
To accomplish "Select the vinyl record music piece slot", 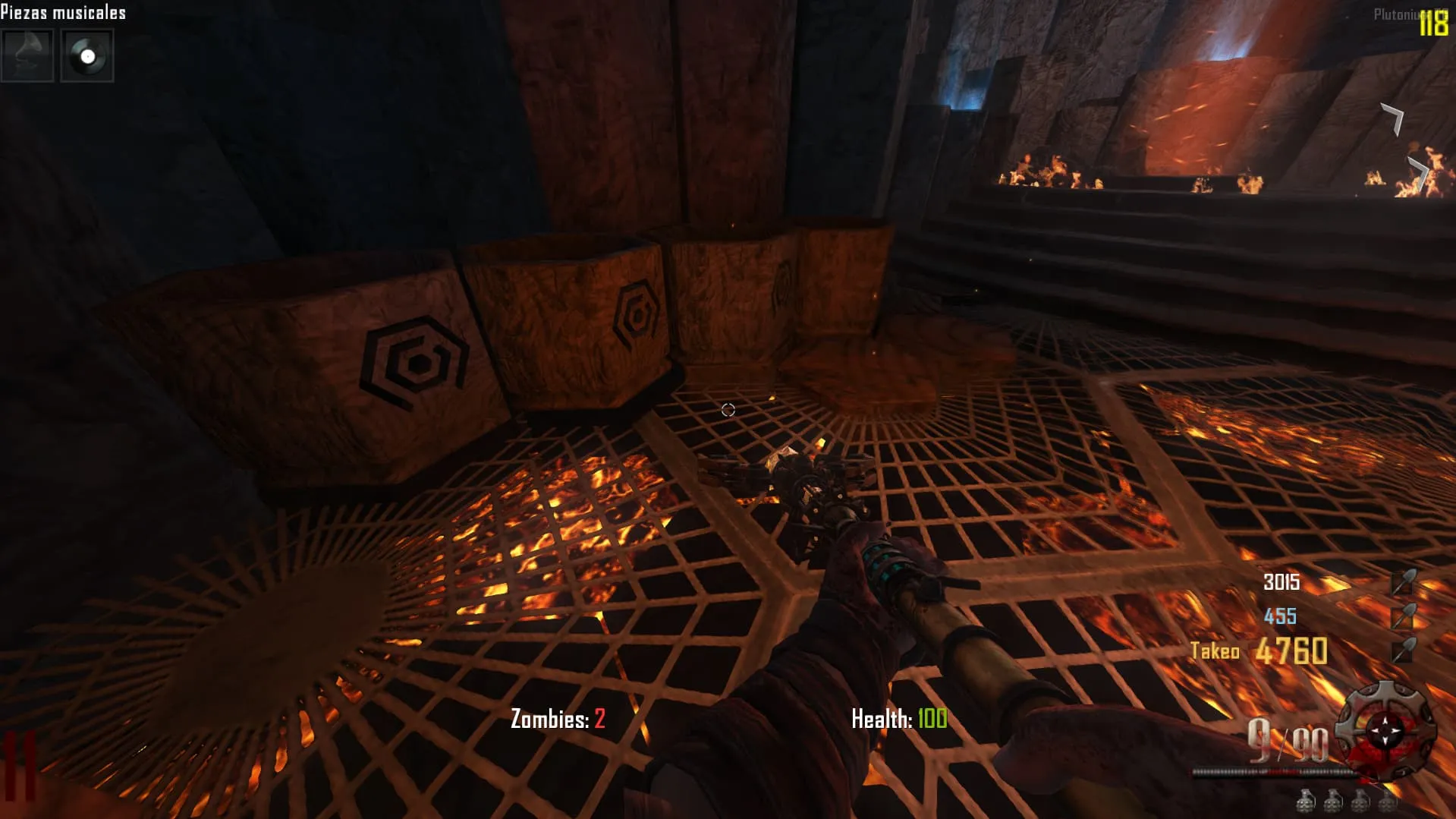I will (x=87, y=55).
